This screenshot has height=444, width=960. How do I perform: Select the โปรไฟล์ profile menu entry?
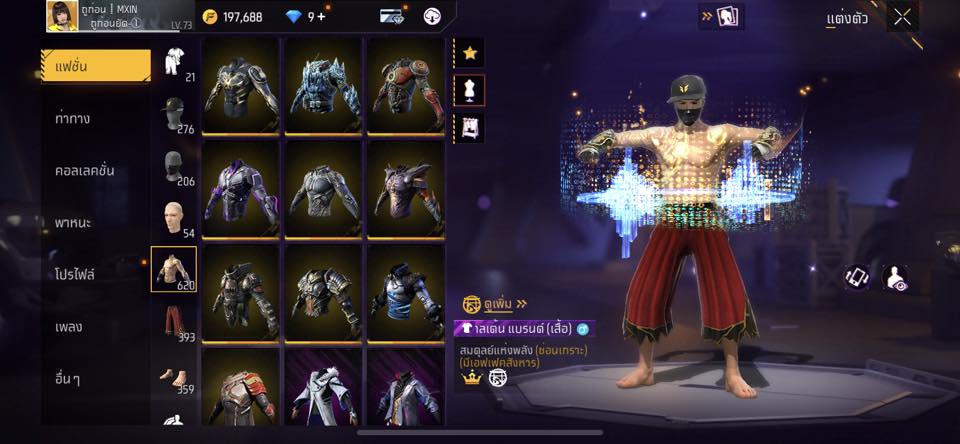click(x=76, y=274)
